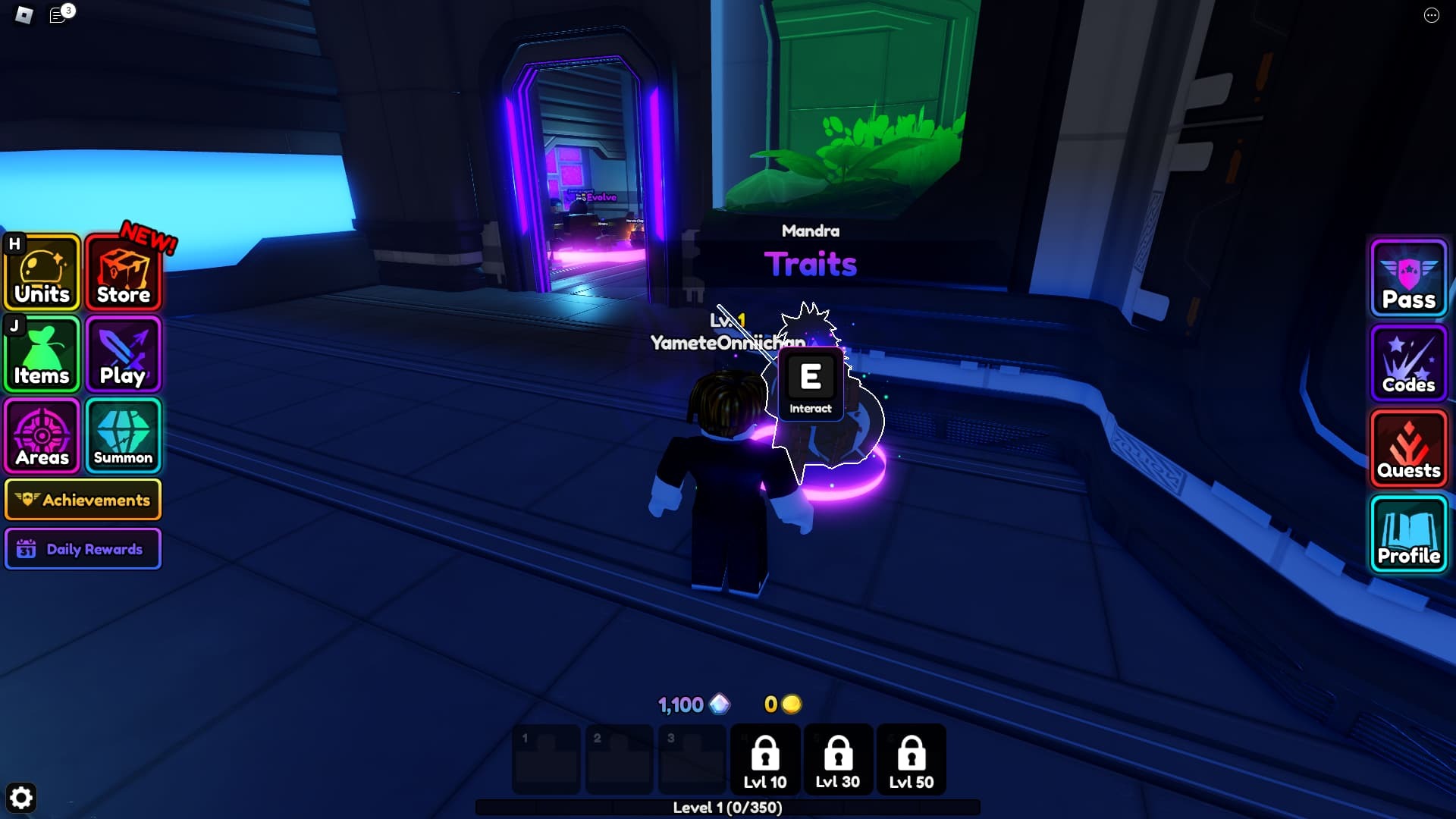Select the locked Lvl 50 unit slot
The width and height of the screenshot is (1456, 819).
click(912, 760)
